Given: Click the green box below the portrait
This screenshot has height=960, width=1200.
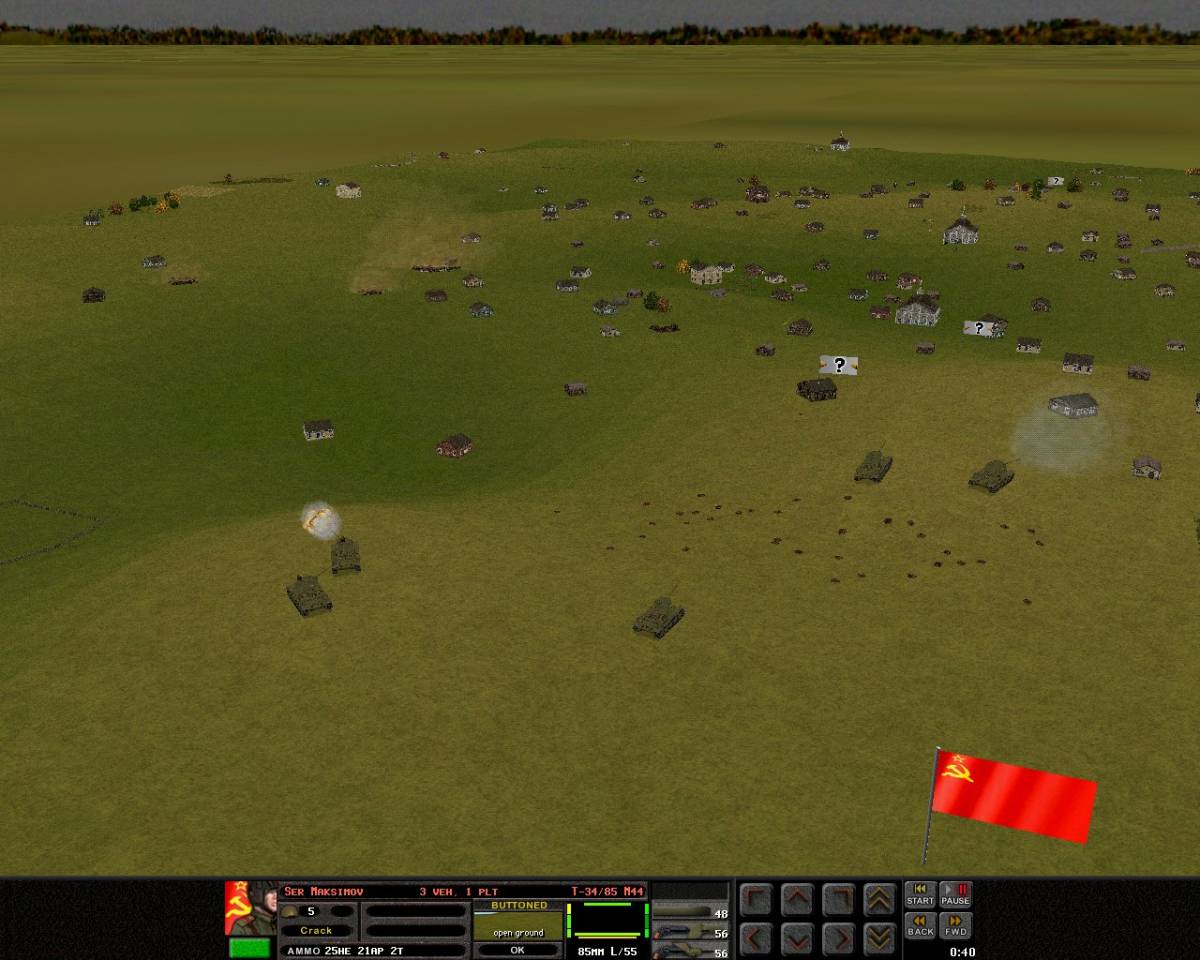Looking at the screenshot, I should click(249, 947).
